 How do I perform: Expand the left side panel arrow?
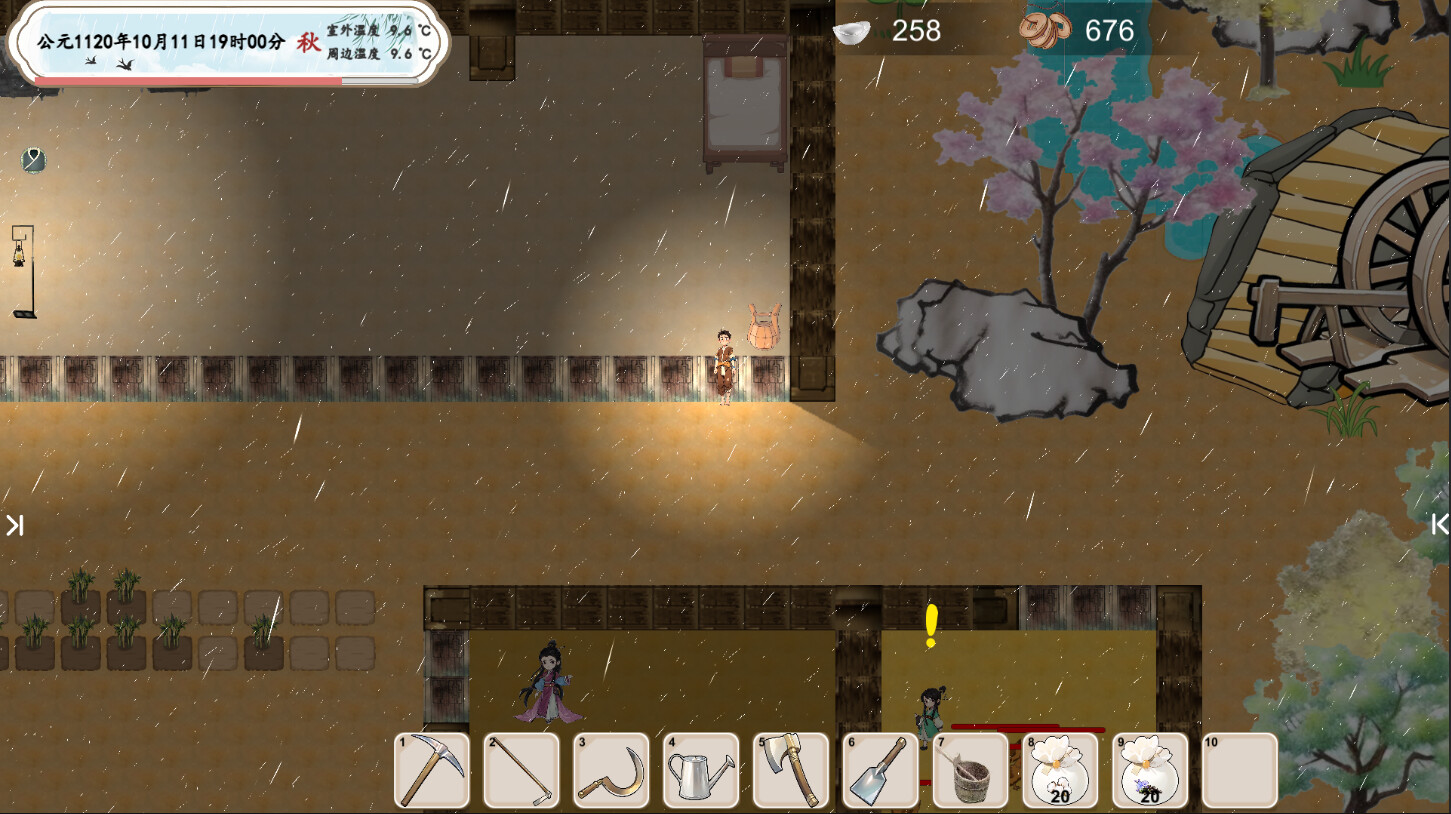[x=15, y=524]
